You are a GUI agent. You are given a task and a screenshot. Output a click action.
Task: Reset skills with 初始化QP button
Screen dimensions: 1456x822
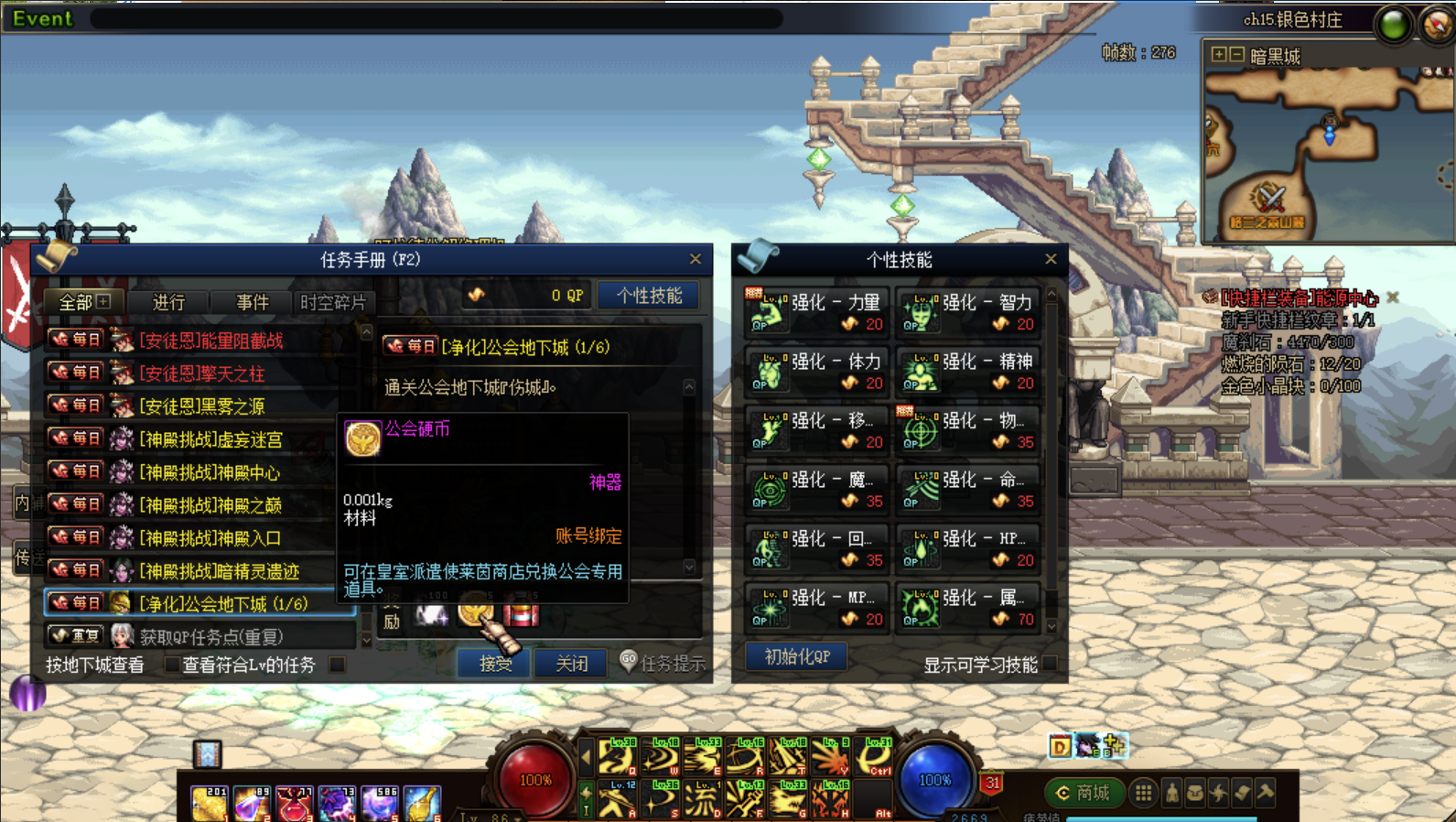pos(796,656)
